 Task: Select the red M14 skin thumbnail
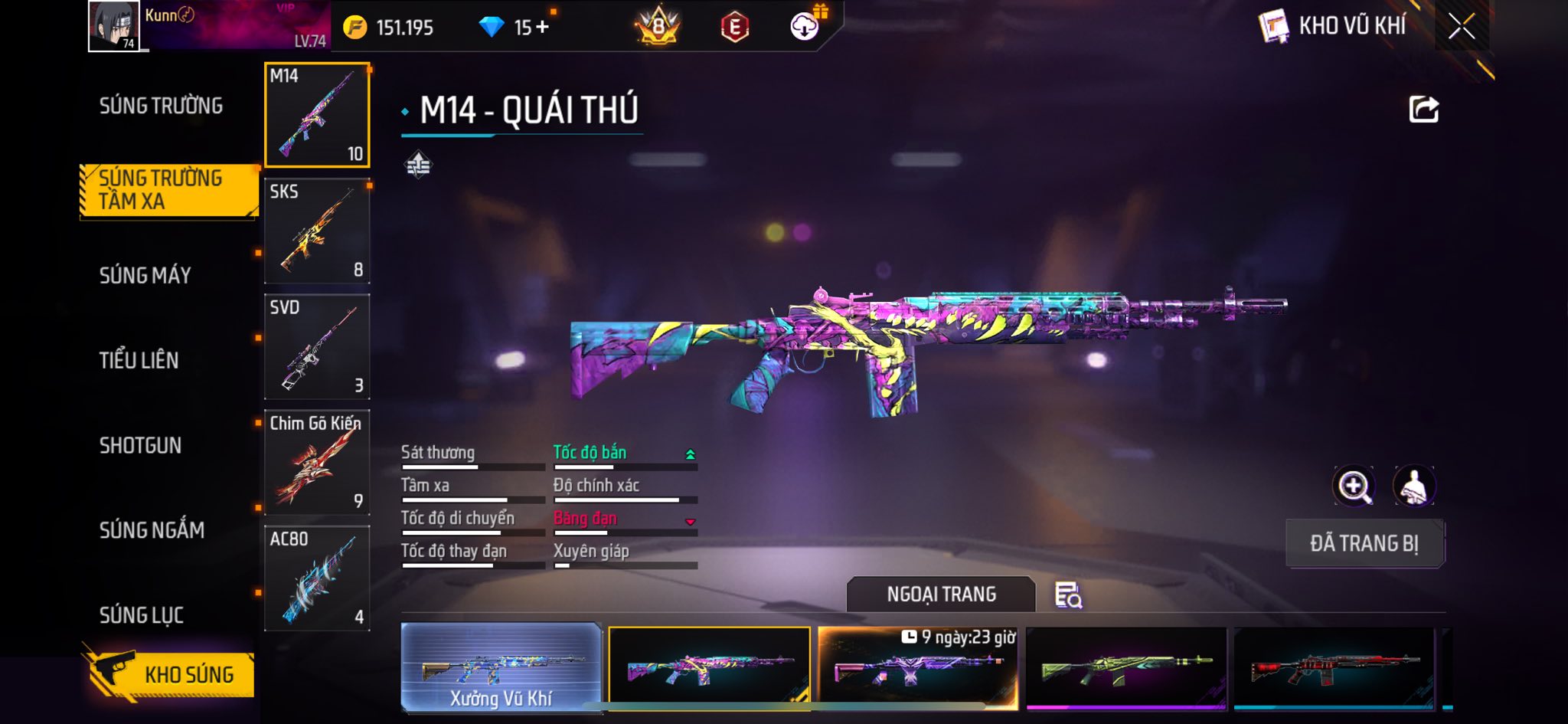pyautogui.click(x=1334, y=668)
